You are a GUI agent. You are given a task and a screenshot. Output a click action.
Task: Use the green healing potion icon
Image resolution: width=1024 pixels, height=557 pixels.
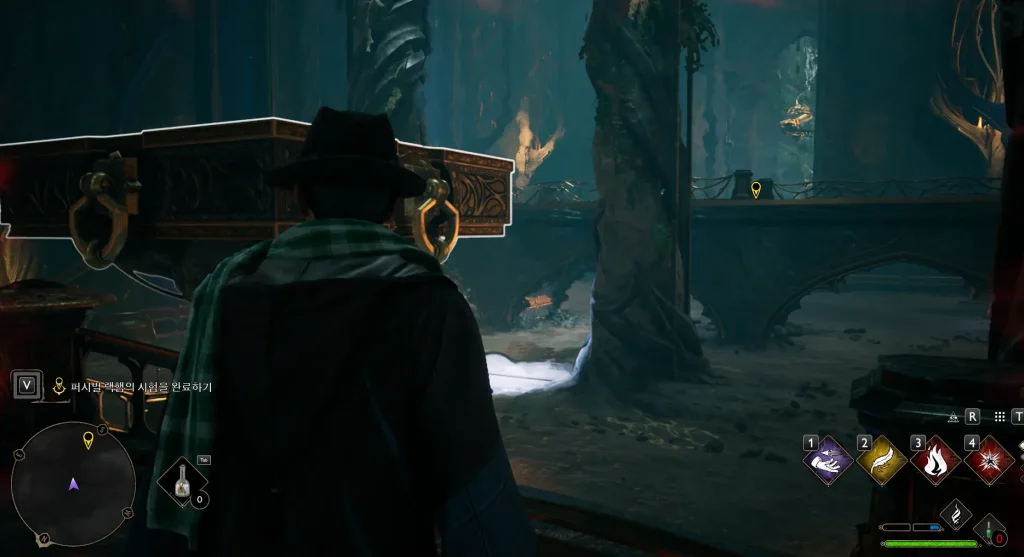(x=990, y=530)
